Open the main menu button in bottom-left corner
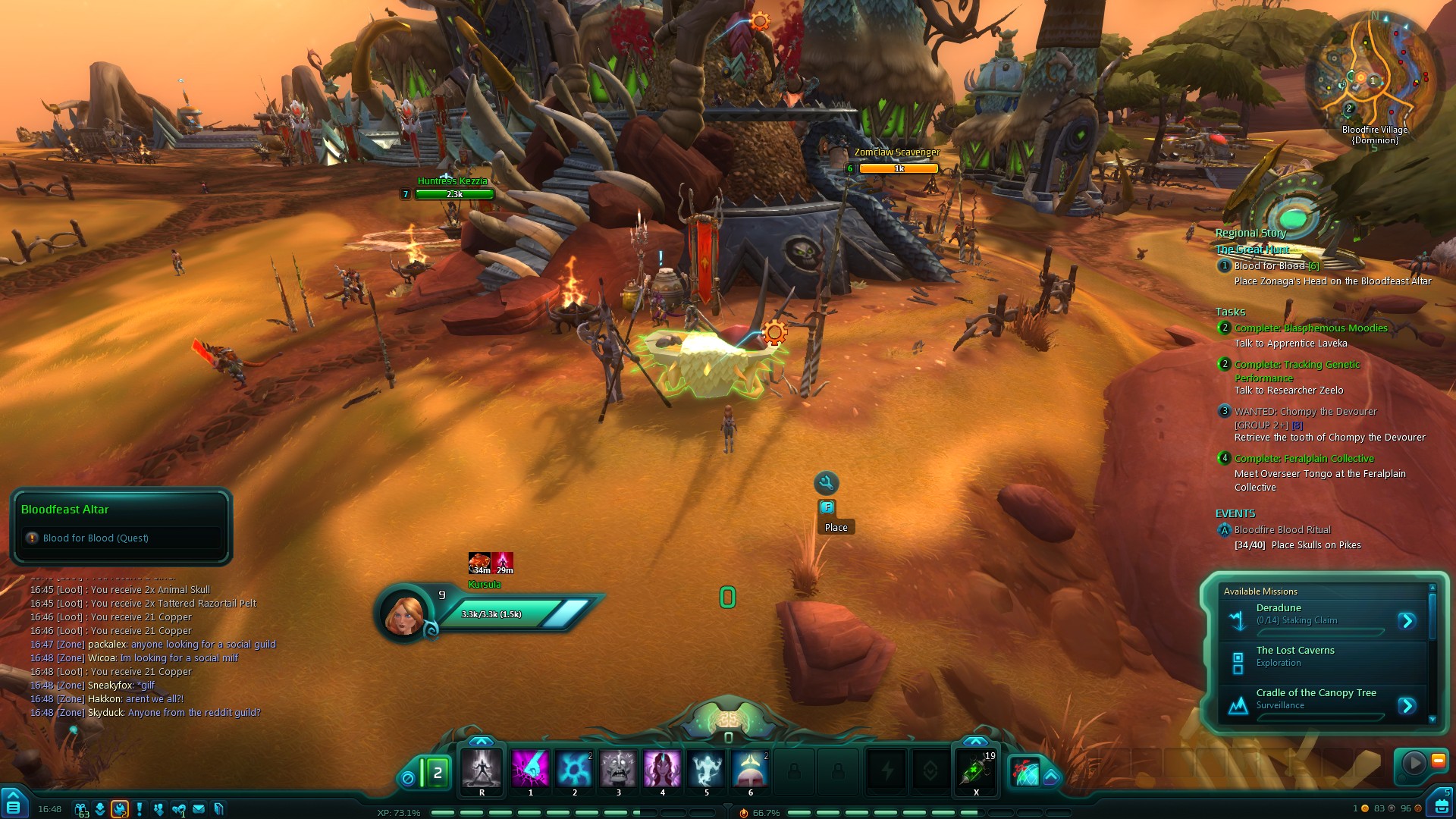 click(x=14, y=805)
